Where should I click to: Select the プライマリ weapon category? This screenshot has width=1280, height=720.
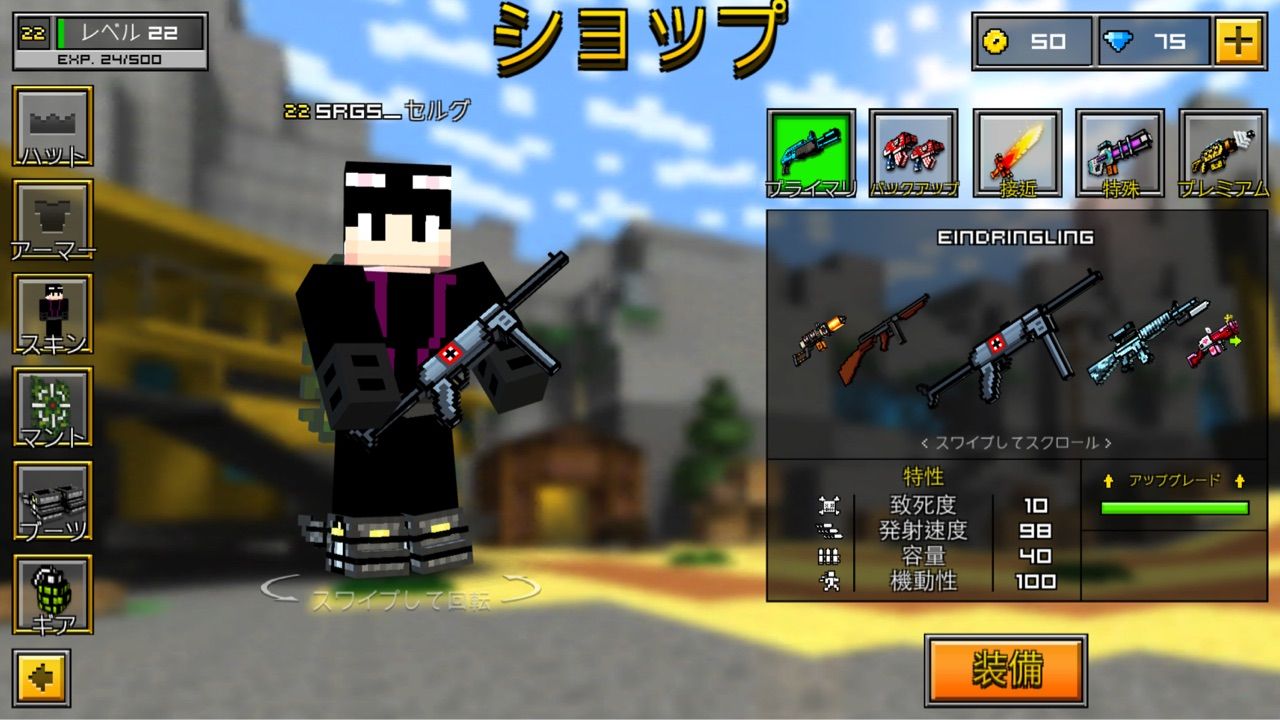click(x=812, y=150)
